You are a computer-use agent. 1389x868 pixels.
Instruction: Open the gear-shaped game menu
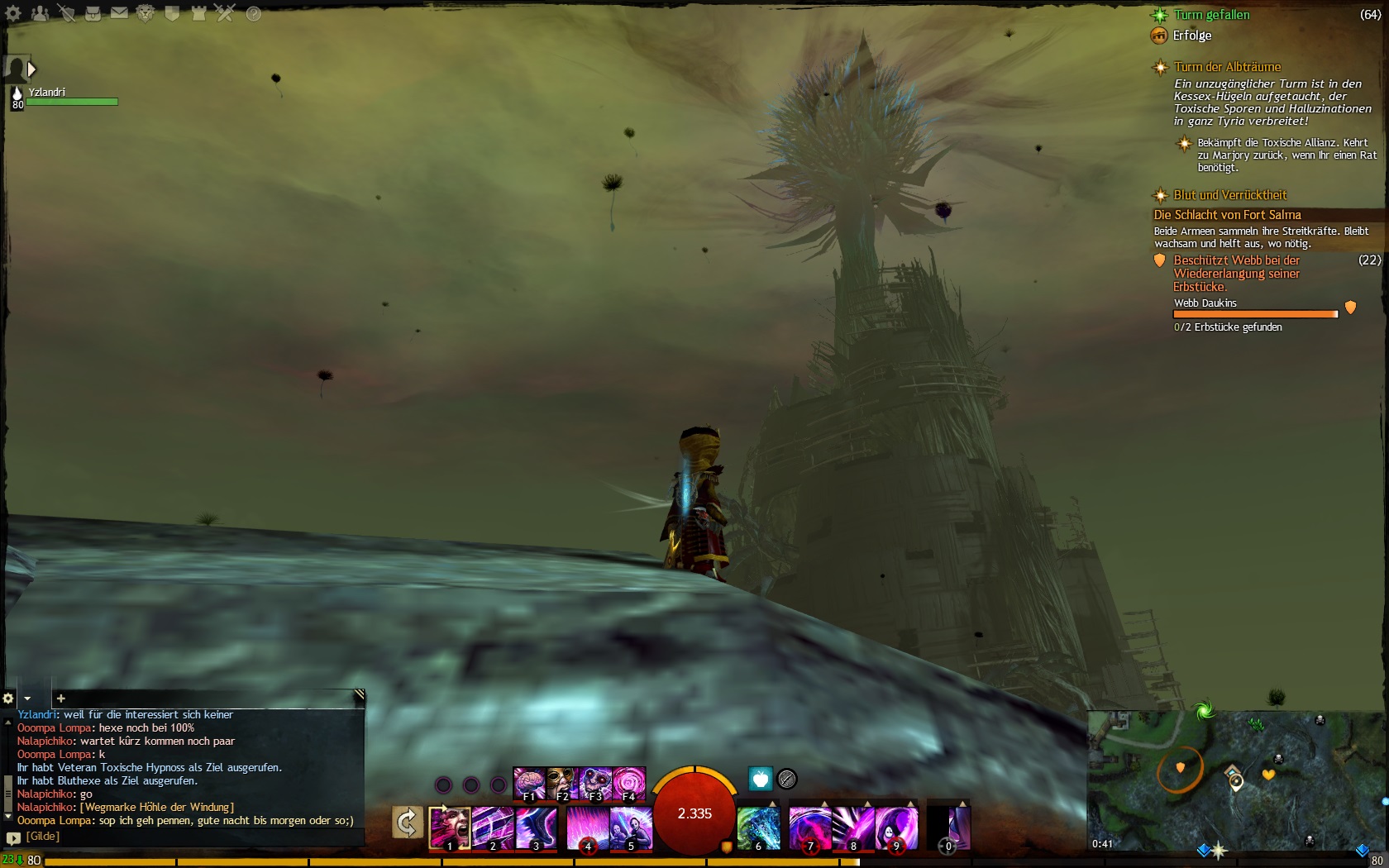13,13
